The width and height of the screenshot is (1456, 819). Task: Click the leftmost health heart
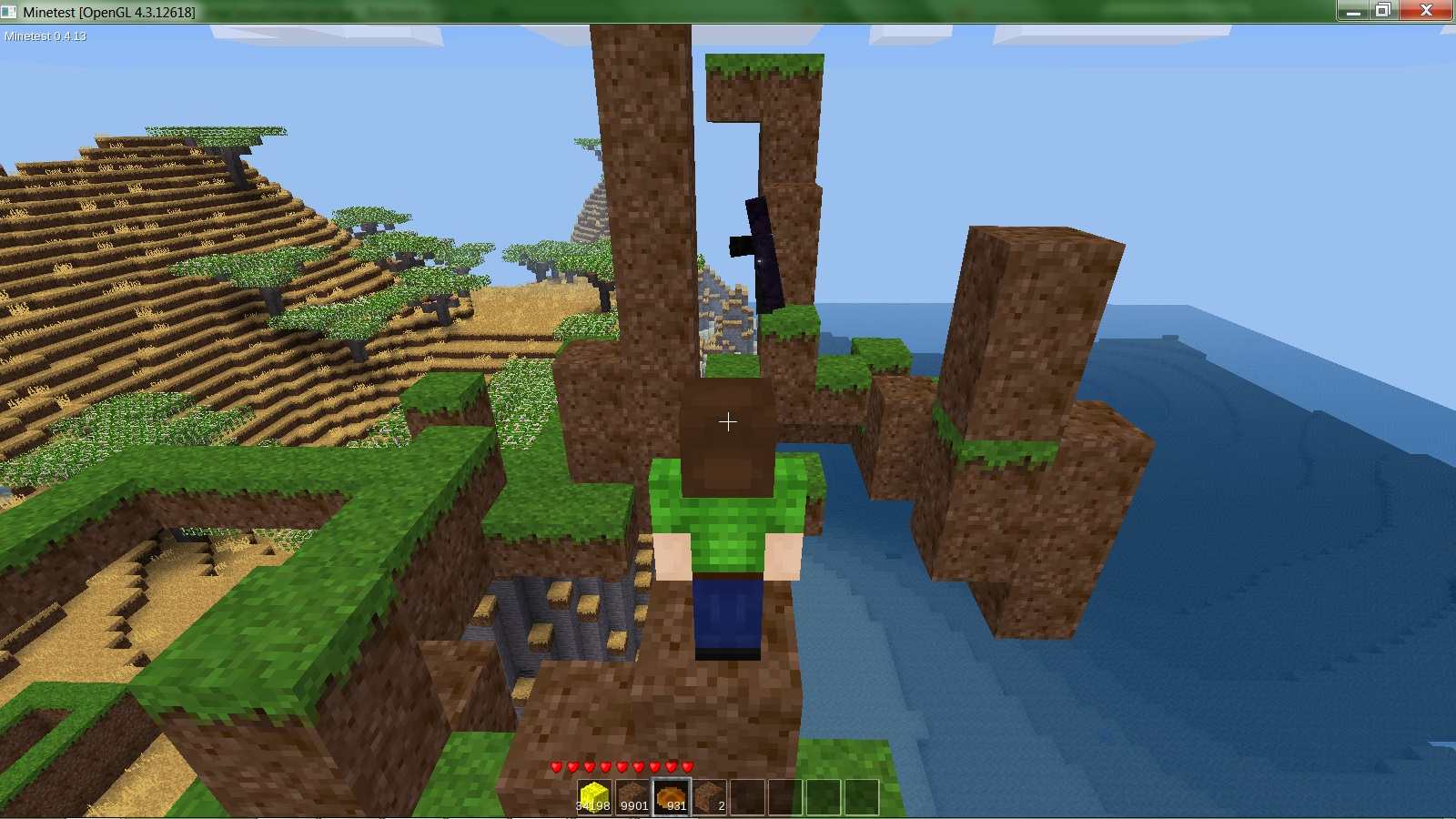tap(555, 765)
